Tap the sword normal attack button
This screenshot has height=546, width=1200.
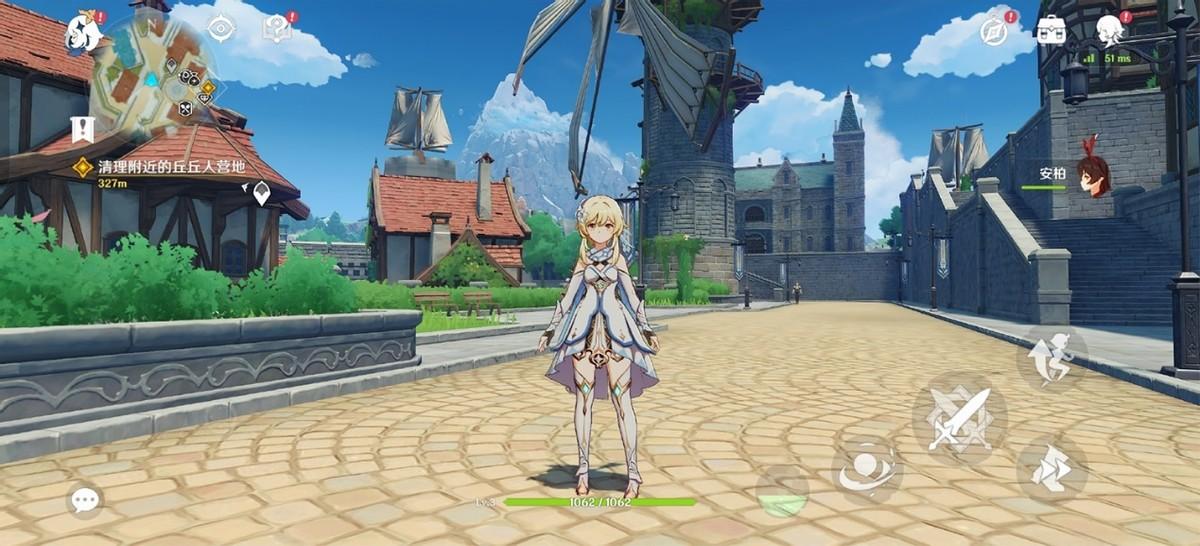[959, 417]
